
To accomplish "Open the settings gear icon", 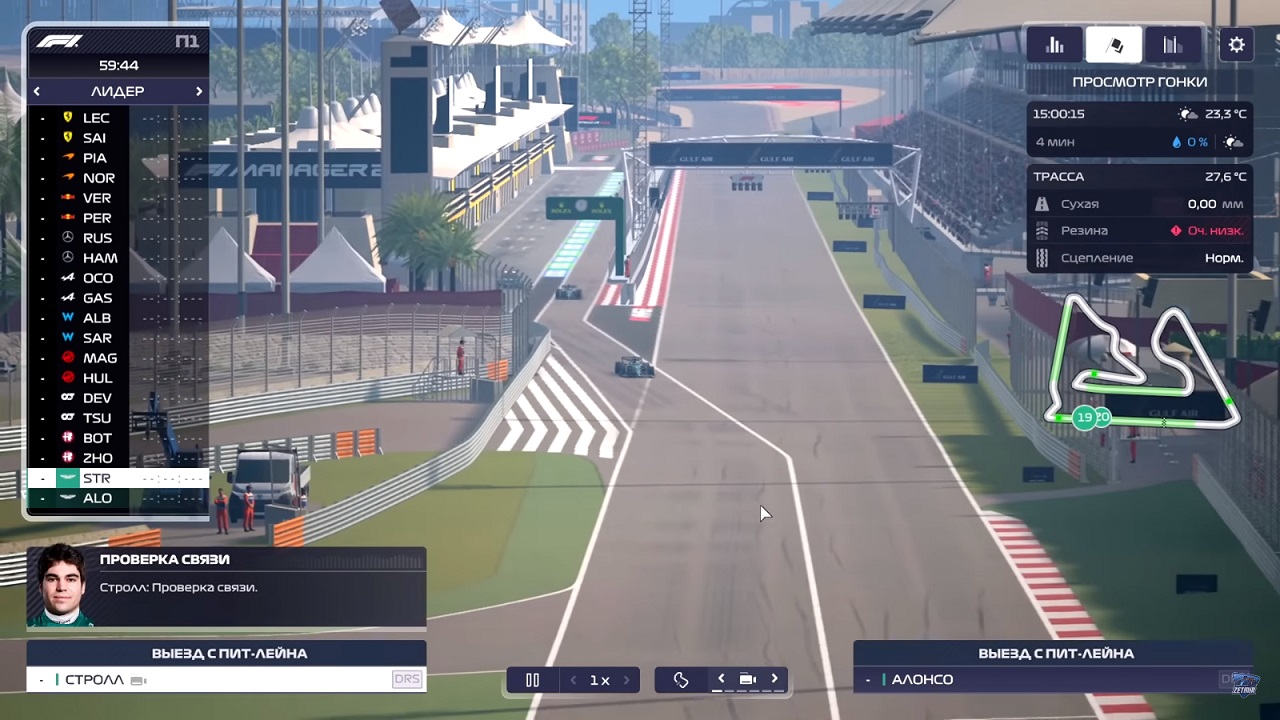I will coord(1236,44).
